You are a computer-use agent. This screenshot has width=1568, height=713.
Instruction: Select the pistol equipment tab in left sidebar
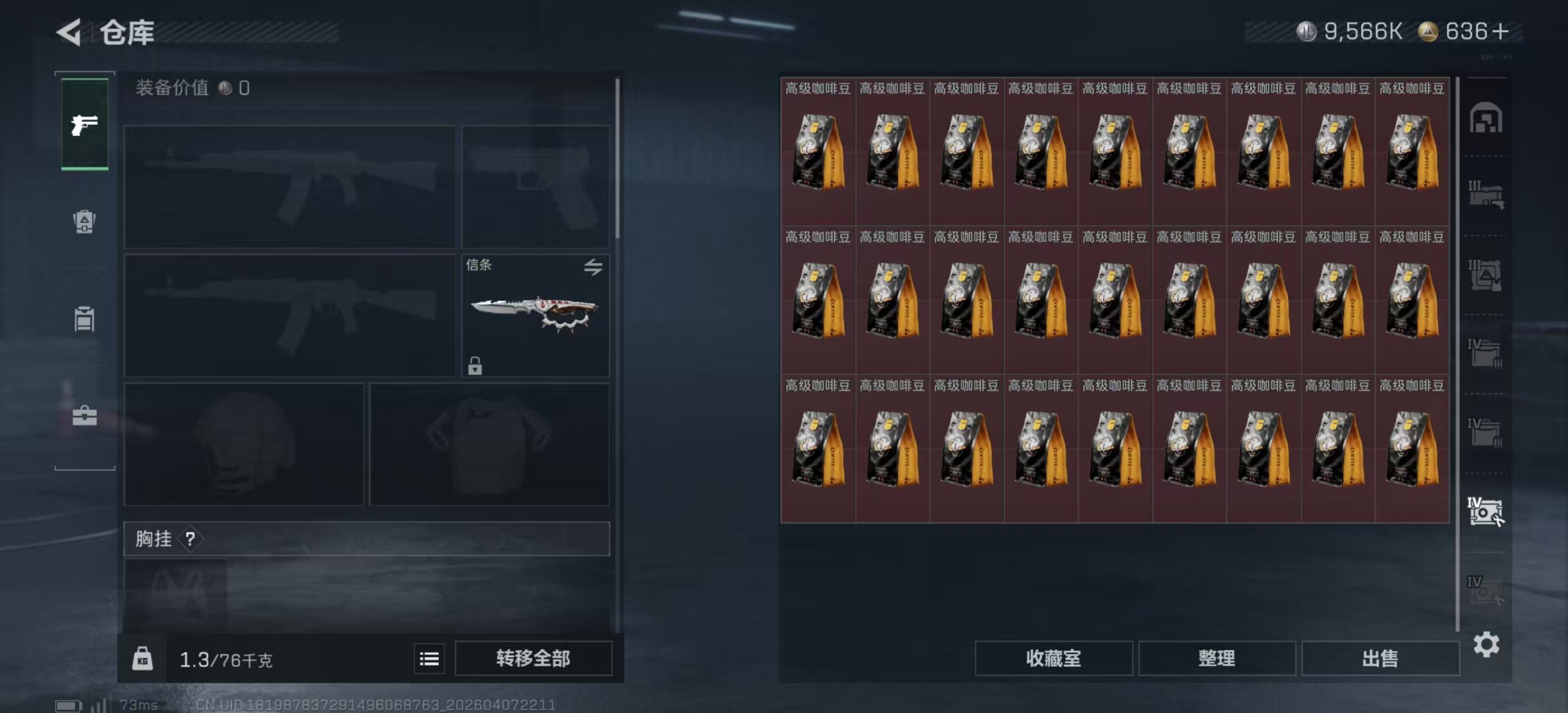[84, 125]
